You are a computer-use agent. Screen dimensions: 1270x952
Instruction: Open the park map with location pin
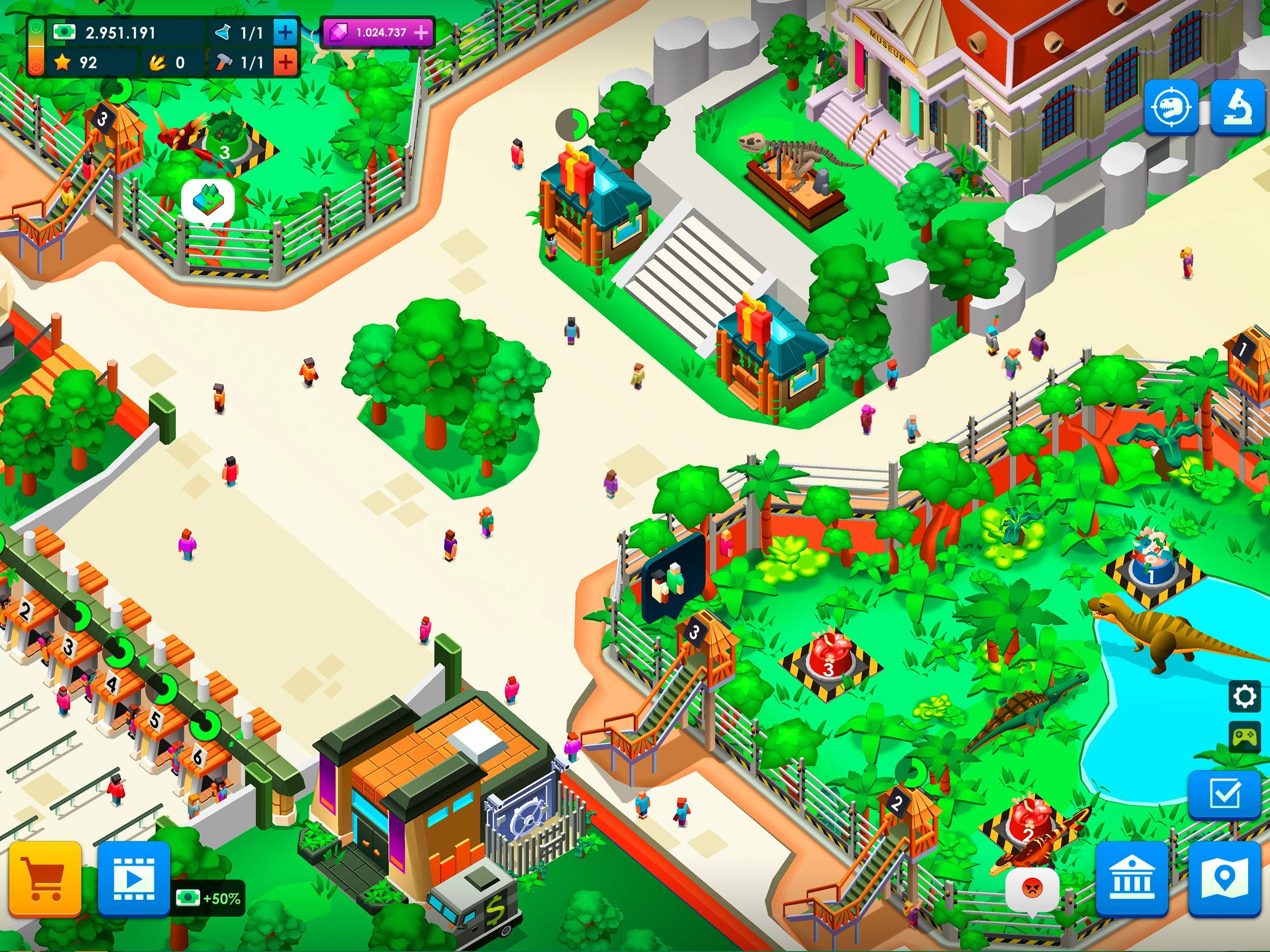tap(1224, 878)
